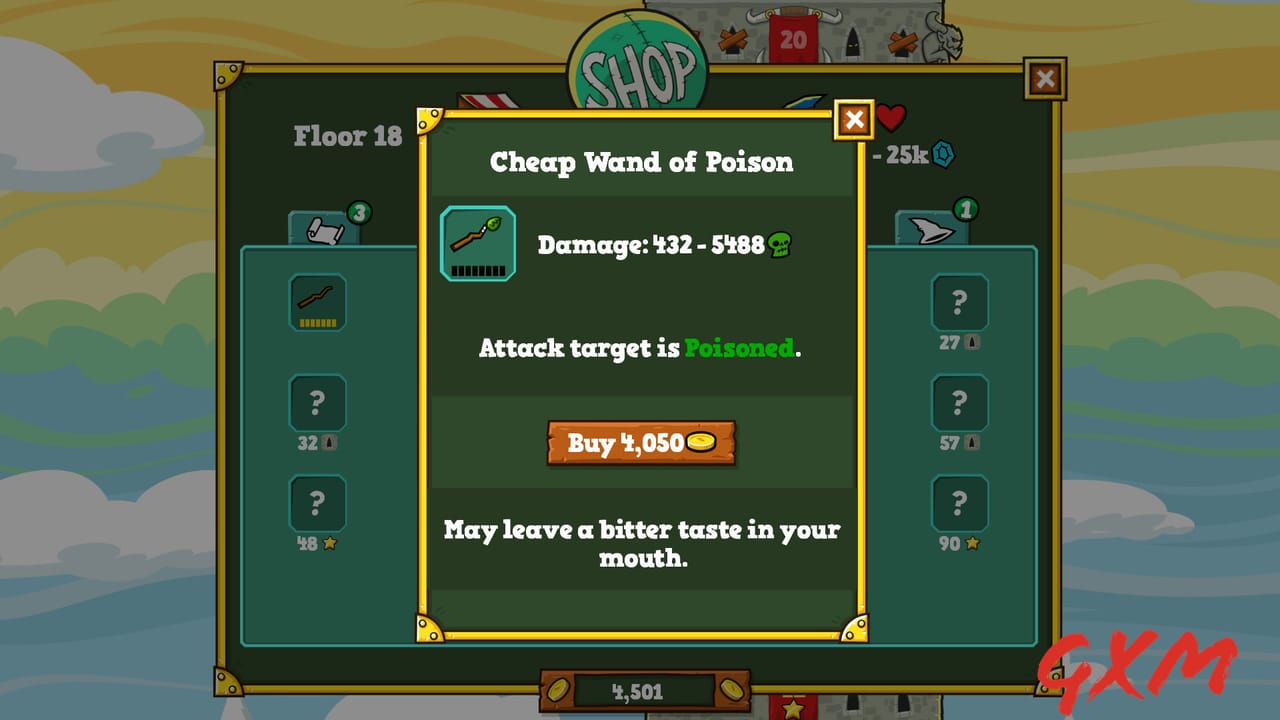Click the wand thumbnail in the item popup

pyautogui.click(x=477, y=243)
